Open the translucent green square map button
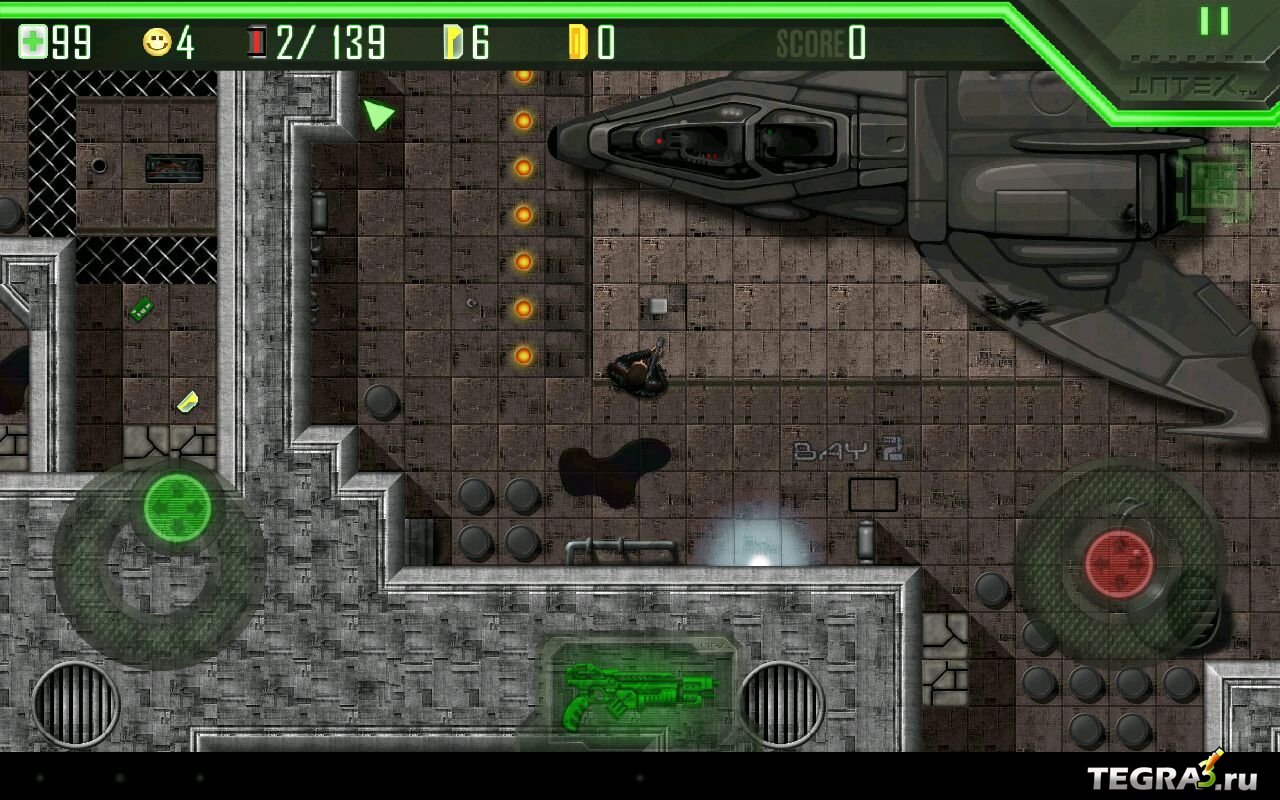 click(x=1213, y=186)
